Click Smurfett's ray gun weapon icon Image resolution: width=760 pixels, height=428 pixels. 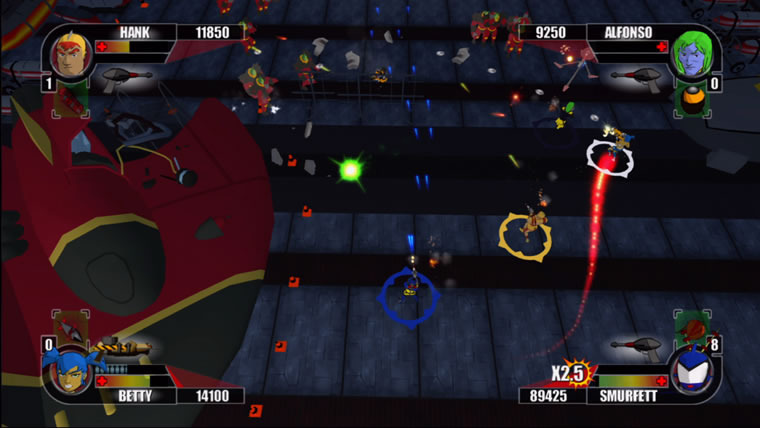638,347
